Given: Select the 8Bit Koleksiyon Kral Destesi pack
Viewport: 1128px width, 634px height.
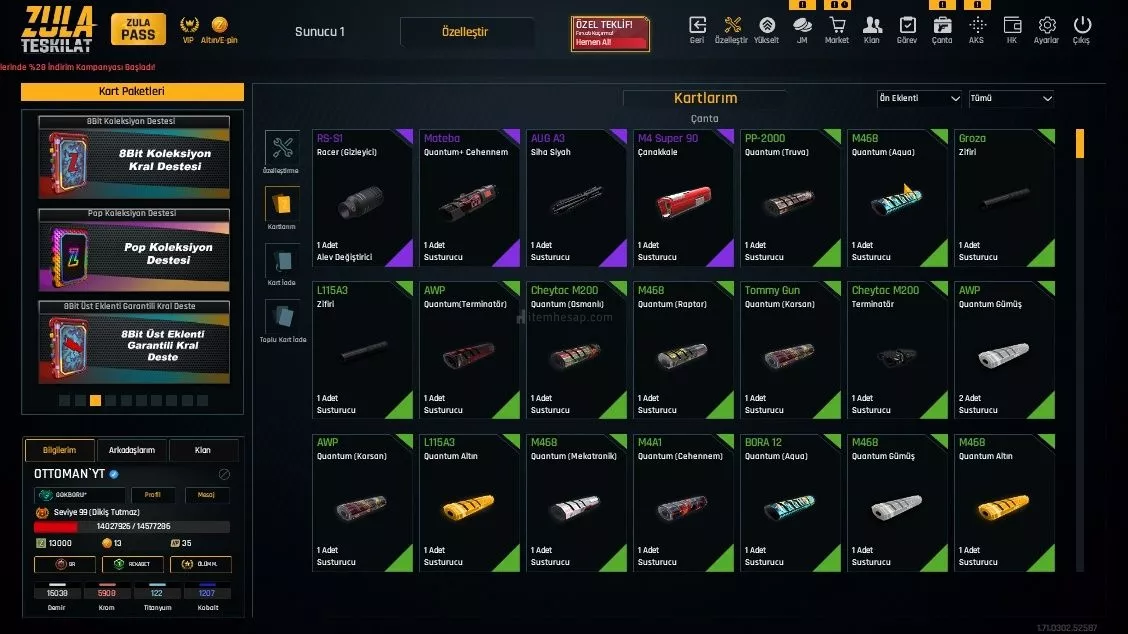Looking at the screenshot, I should [x=134, y=160].
